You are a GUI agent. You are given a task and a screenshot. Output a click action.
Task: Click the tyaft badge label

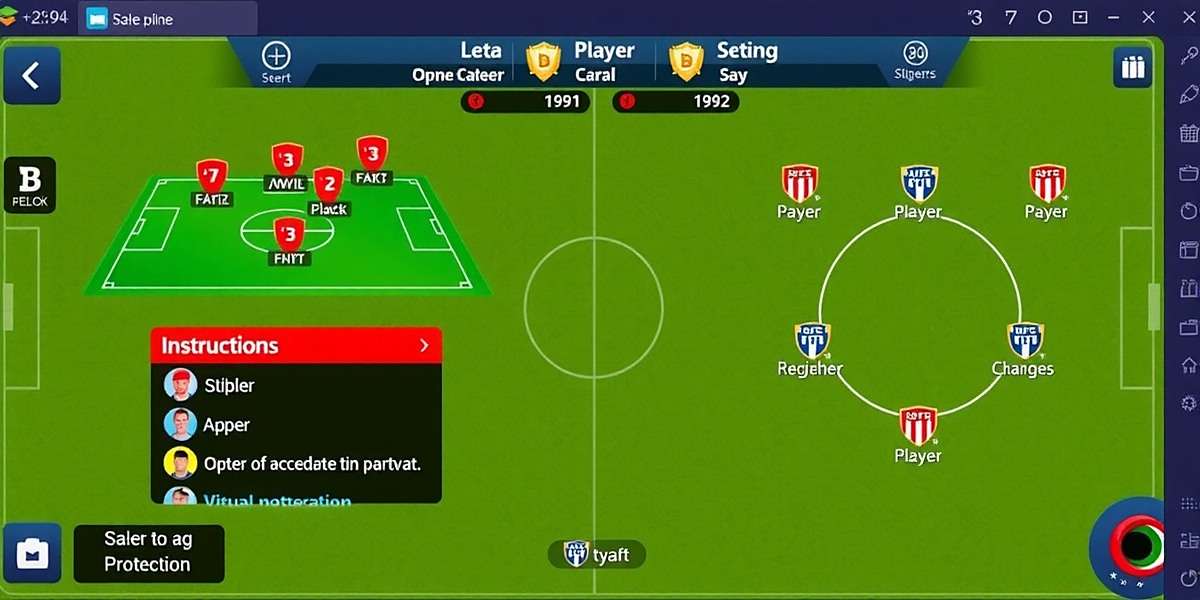point(597,554)
